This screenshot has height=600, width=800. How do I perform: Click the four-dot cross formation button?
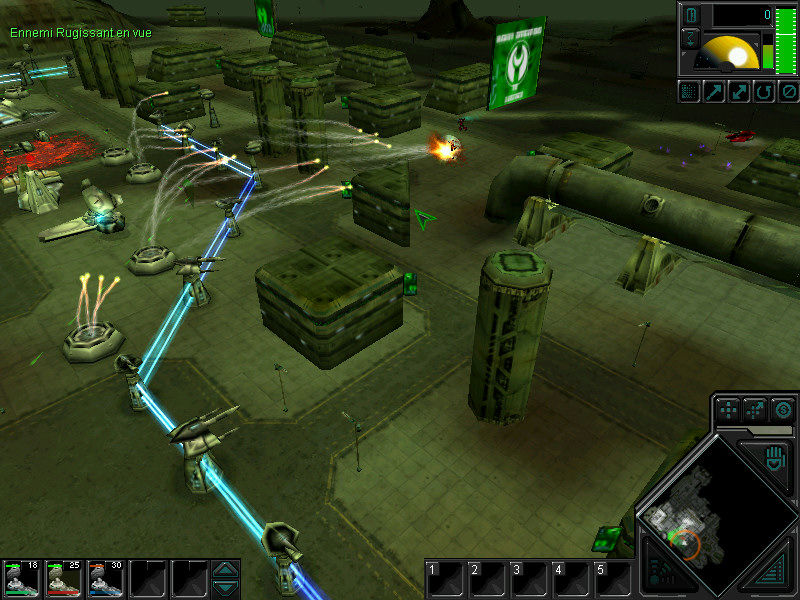(x=729, y=409)
